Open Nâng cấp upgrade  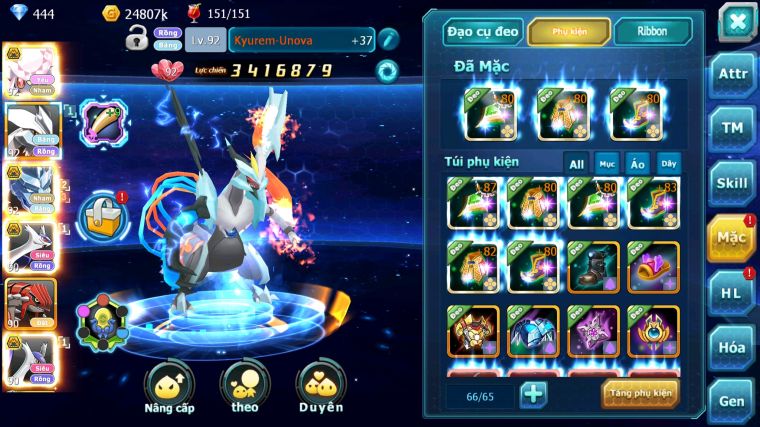click(169, 387)
